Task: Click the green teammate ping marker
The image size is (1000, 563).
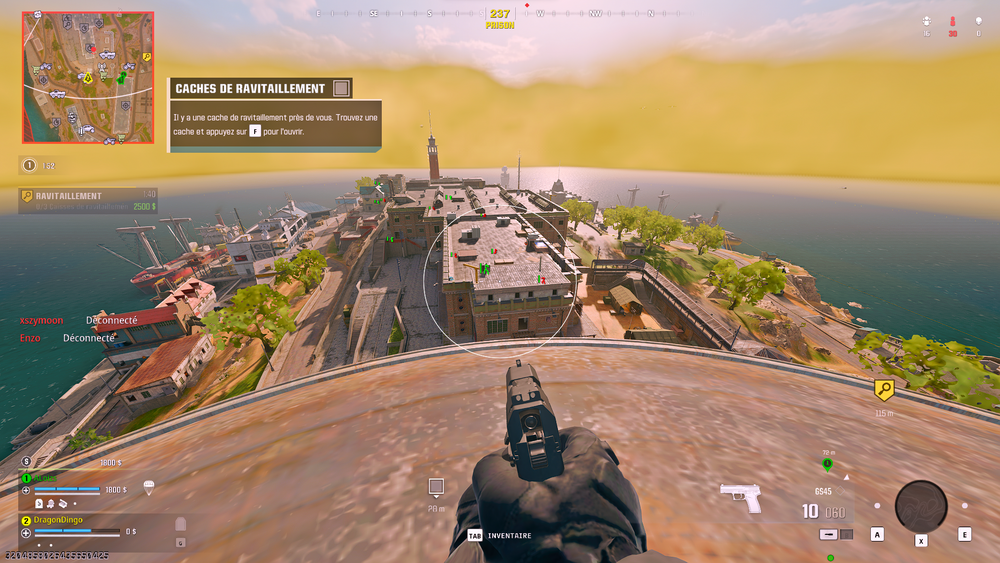Action: click(827, 464)
